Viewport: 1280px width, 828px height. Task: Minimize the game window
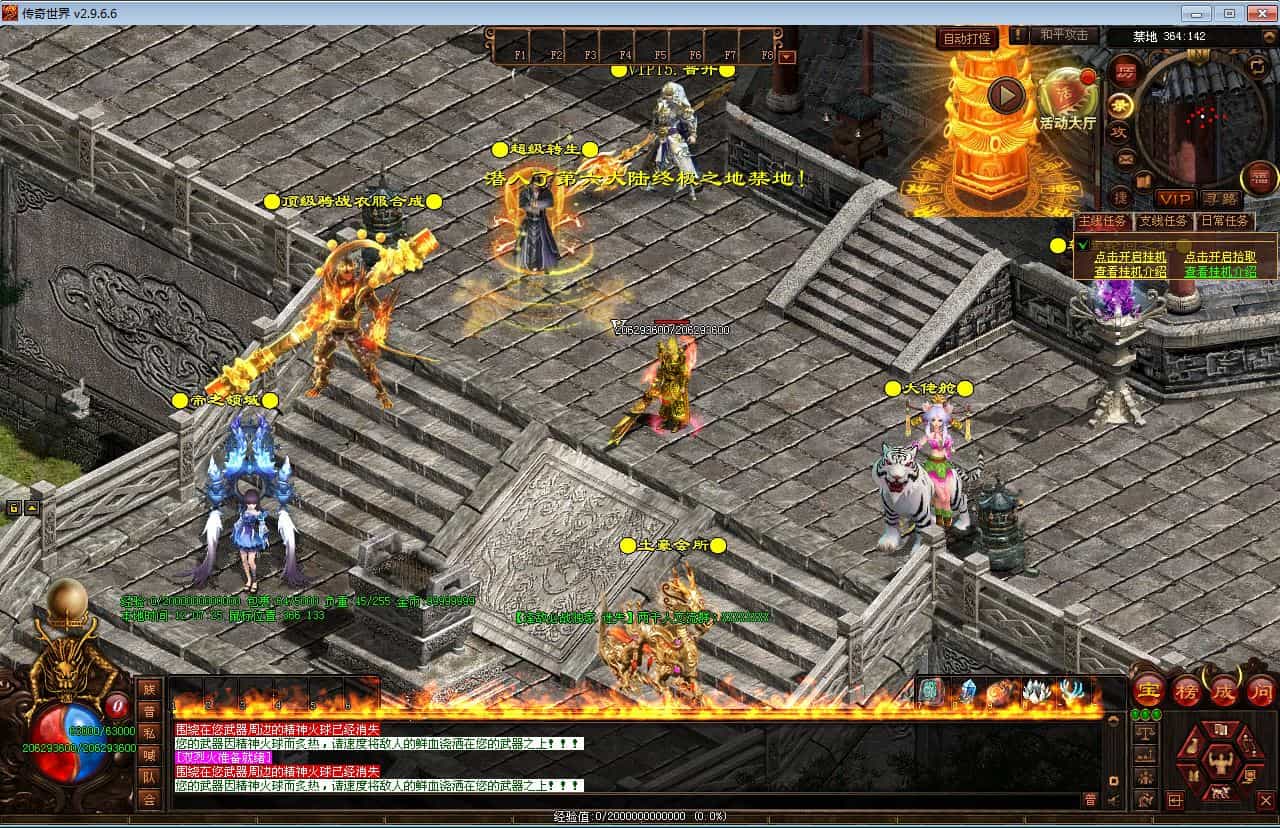(1197, 13)
